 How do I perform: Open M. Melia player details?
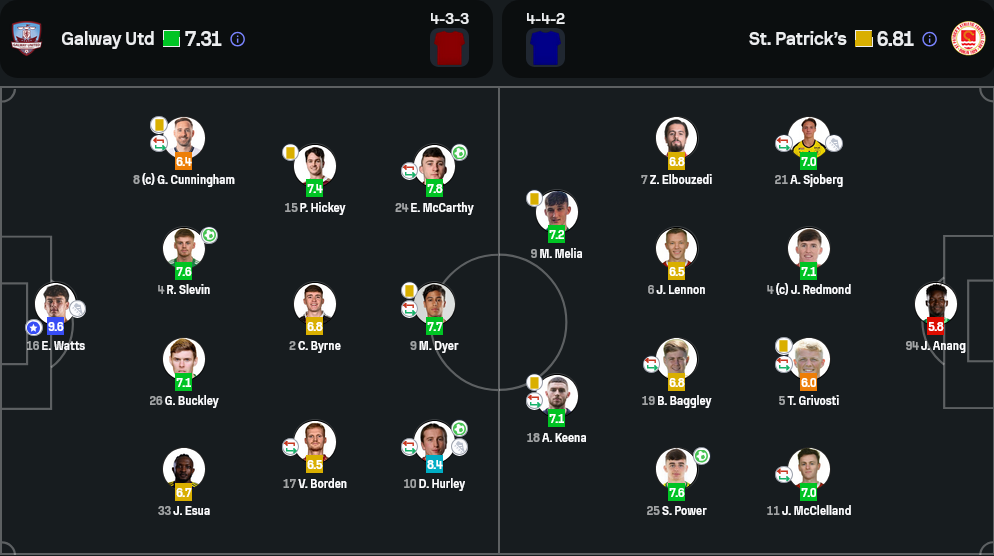[557, 213]
